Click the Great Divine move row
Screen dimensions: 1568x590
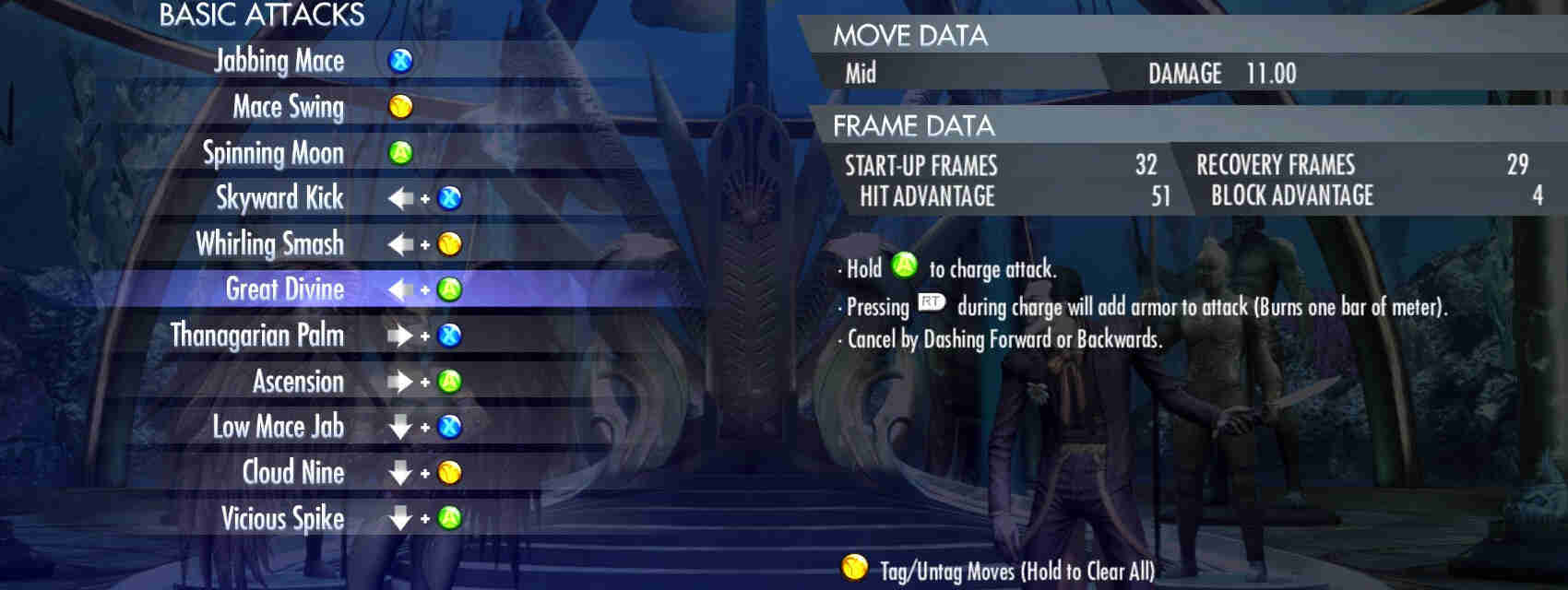point(285,289)
